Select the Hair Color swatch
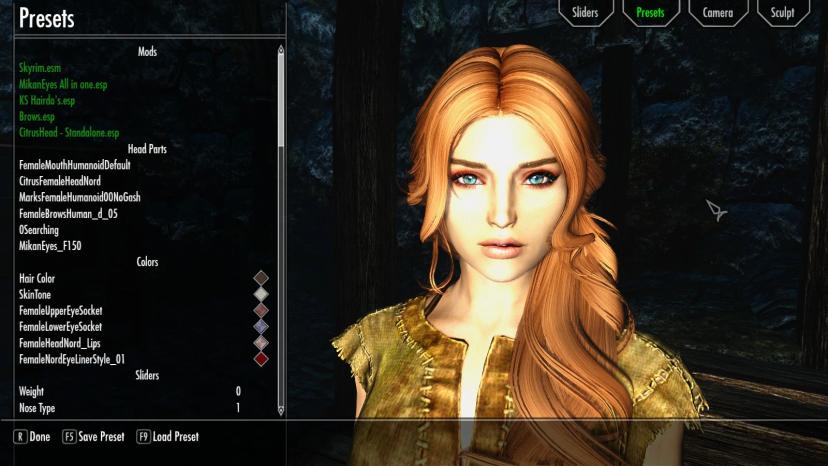Image resolution: width=828 pixels, height=466 pixels. pyautogui.click(x=261, y=278)
